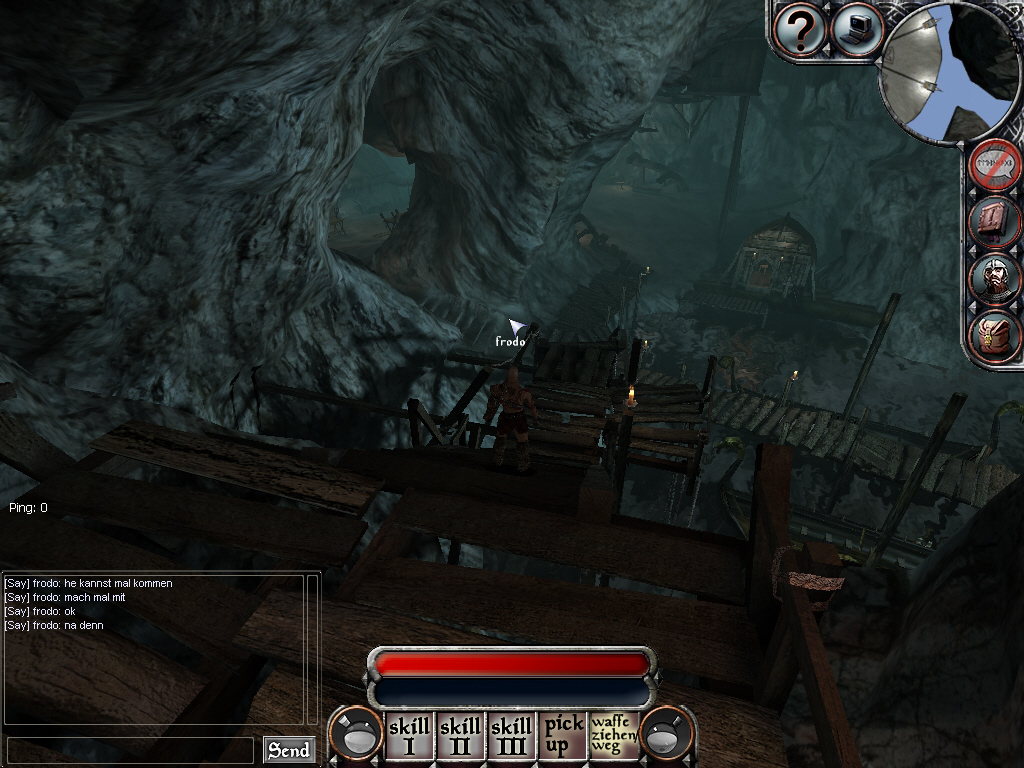The image size is (1024, 768).
Task: Click the computer system menu icon
Action: [856, 30]
